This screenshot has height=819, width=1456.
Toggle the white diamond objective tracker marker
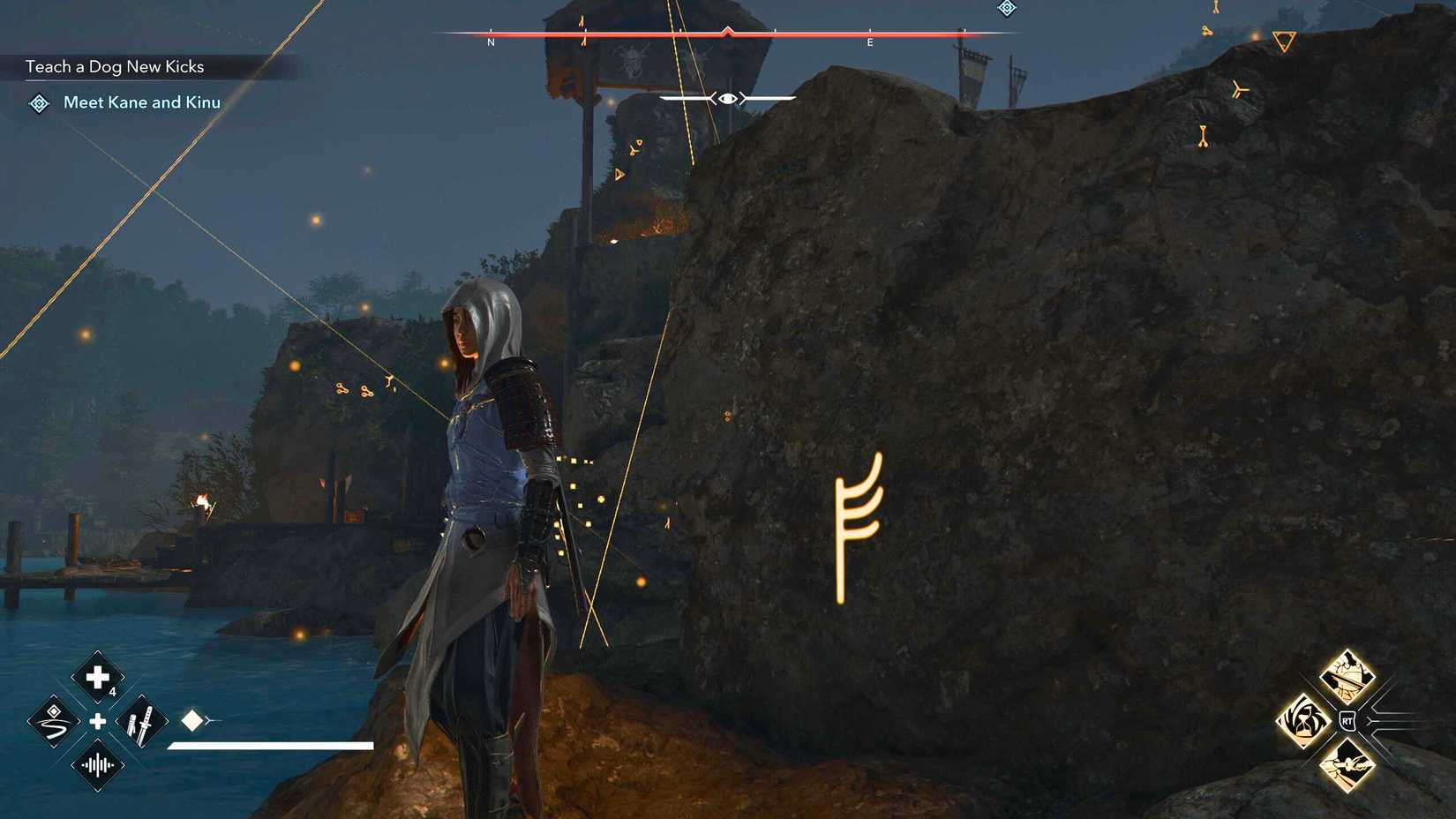coord(192,720)
